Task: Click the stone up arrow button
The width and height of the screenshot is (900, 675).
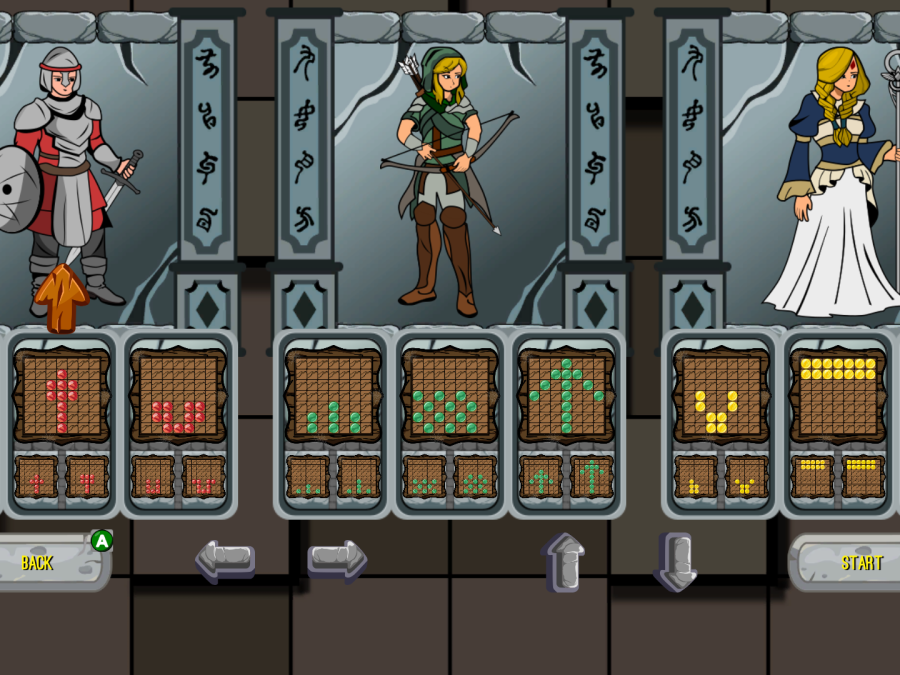Action: pyautogui.click(x=565, y=561)
